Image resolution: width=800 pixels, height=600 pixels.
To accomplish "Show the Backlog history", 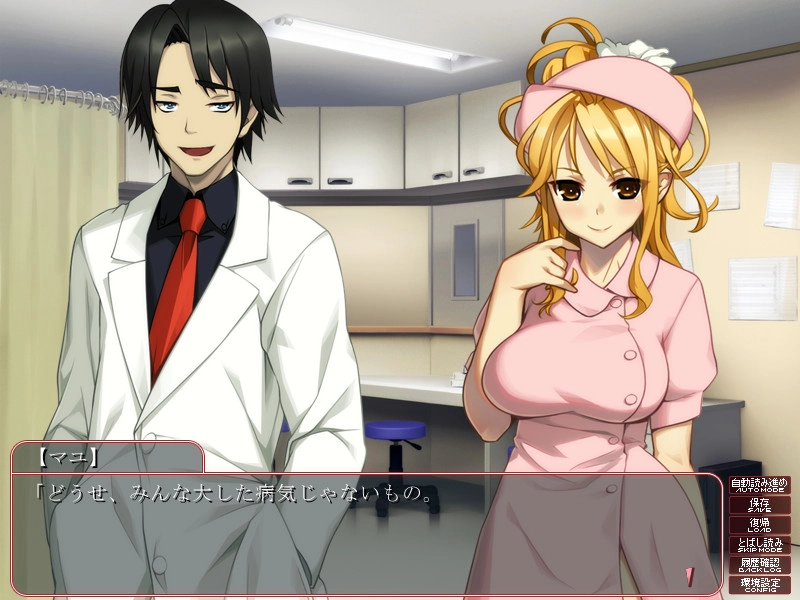I will point(759,565).
